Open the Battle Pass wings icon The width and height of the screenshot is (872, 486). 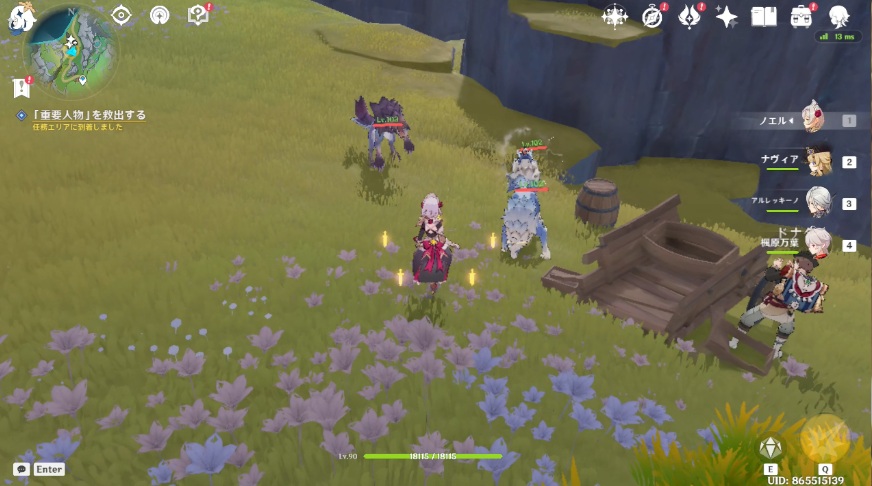[690, 16]
